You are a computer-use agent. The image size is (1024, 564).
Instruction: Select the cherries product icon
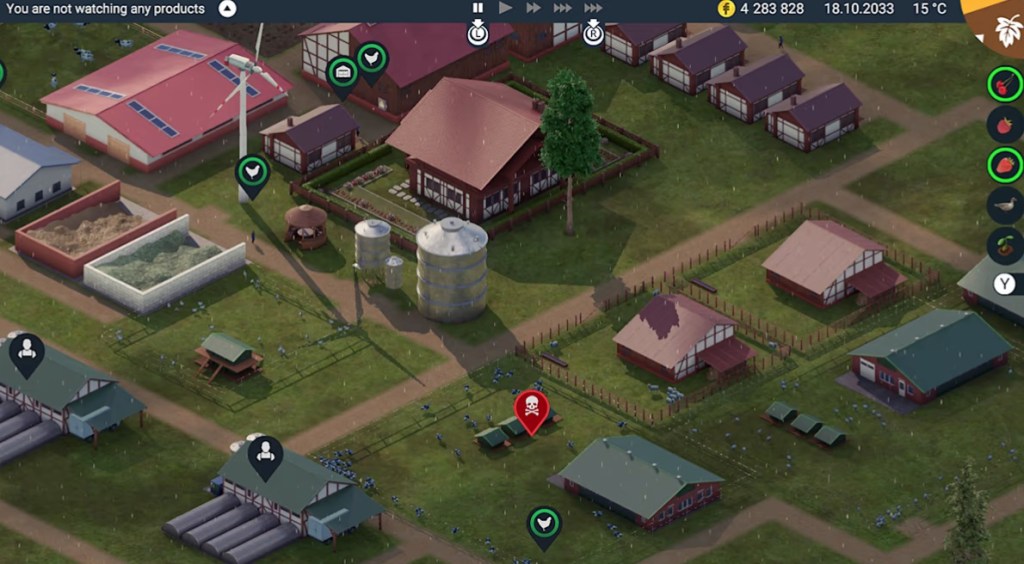pyautogui.click(x=1004, y=83)
